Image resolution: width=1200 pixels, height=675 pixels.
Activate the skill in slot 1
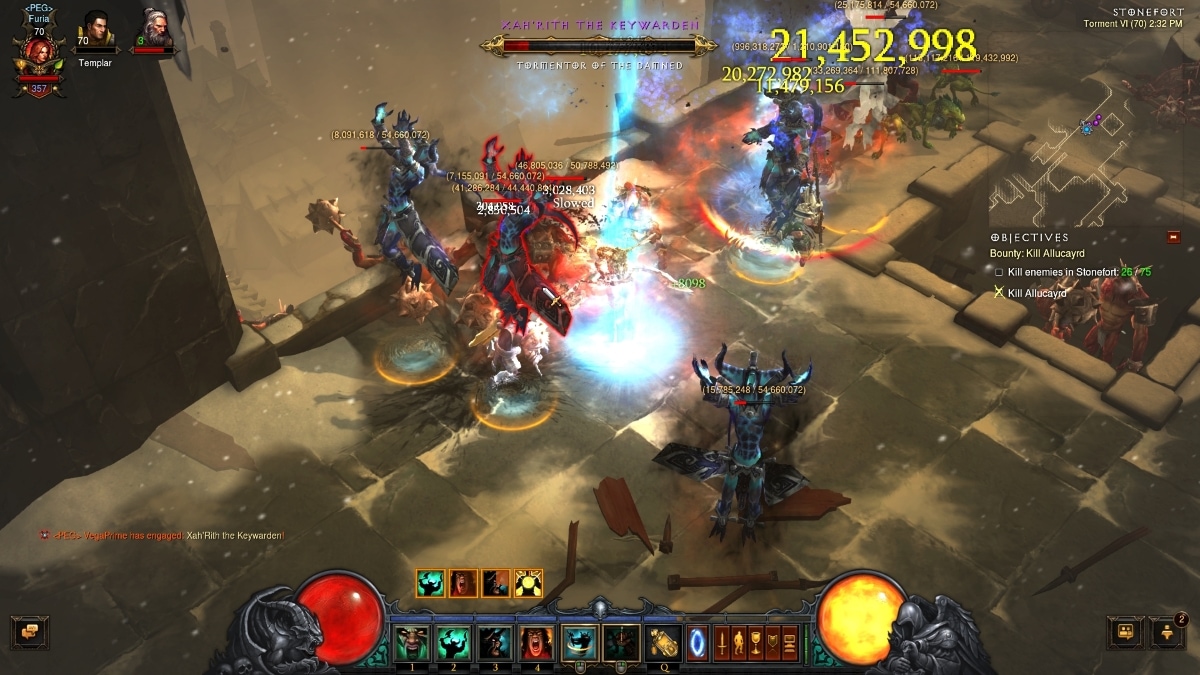(412, 641)
